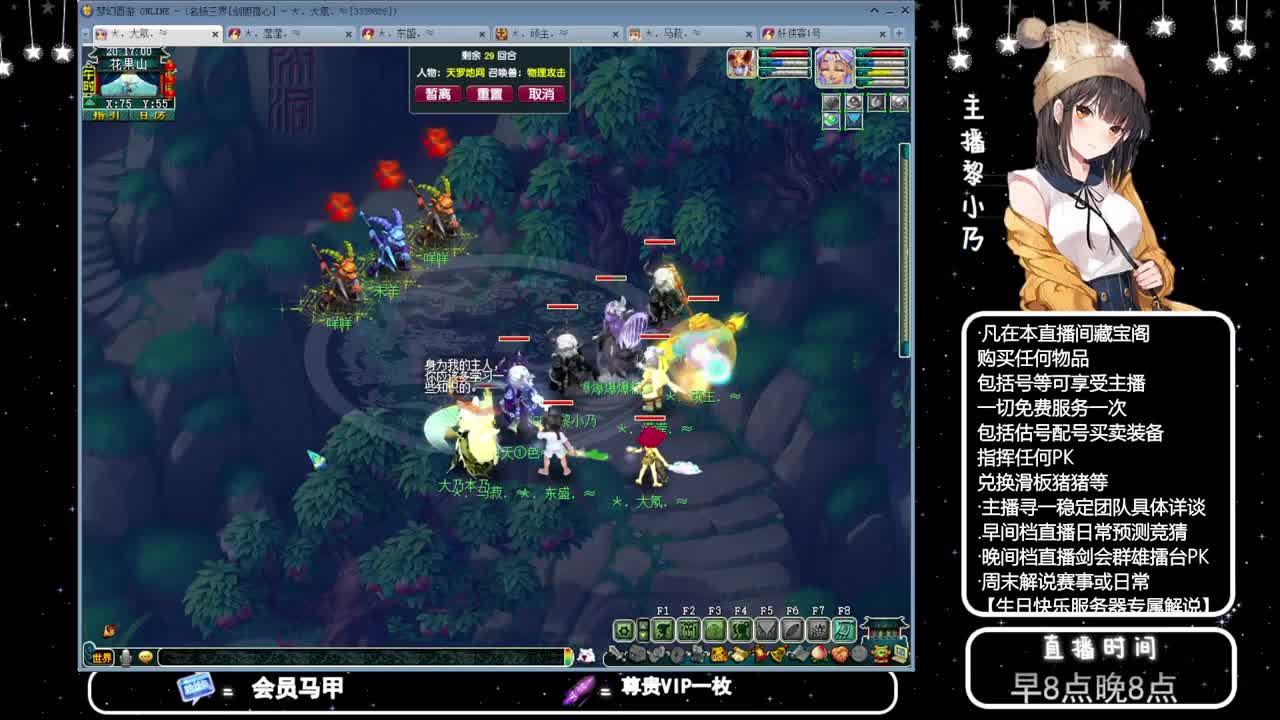
Task: Select the F3 skill icon on the skill bar
Action: 714,629
